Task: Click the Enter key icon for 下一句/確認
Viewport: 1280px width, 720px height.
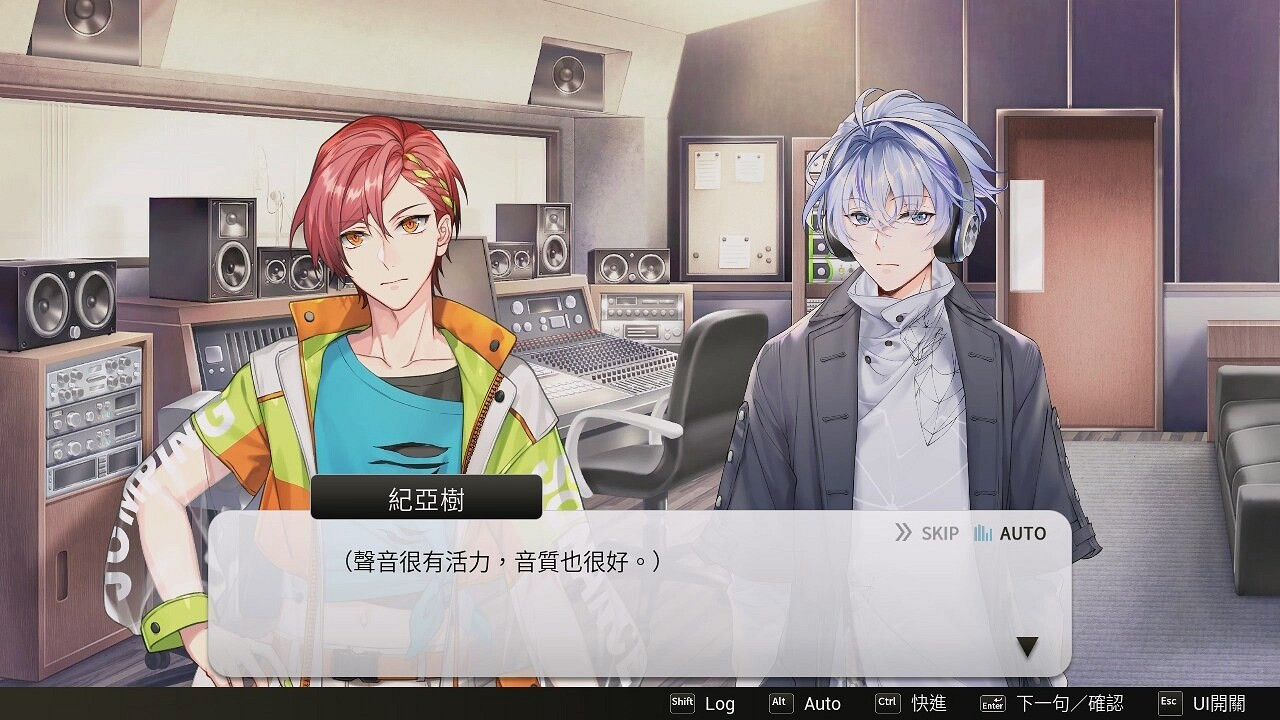Action: [995, 703]
